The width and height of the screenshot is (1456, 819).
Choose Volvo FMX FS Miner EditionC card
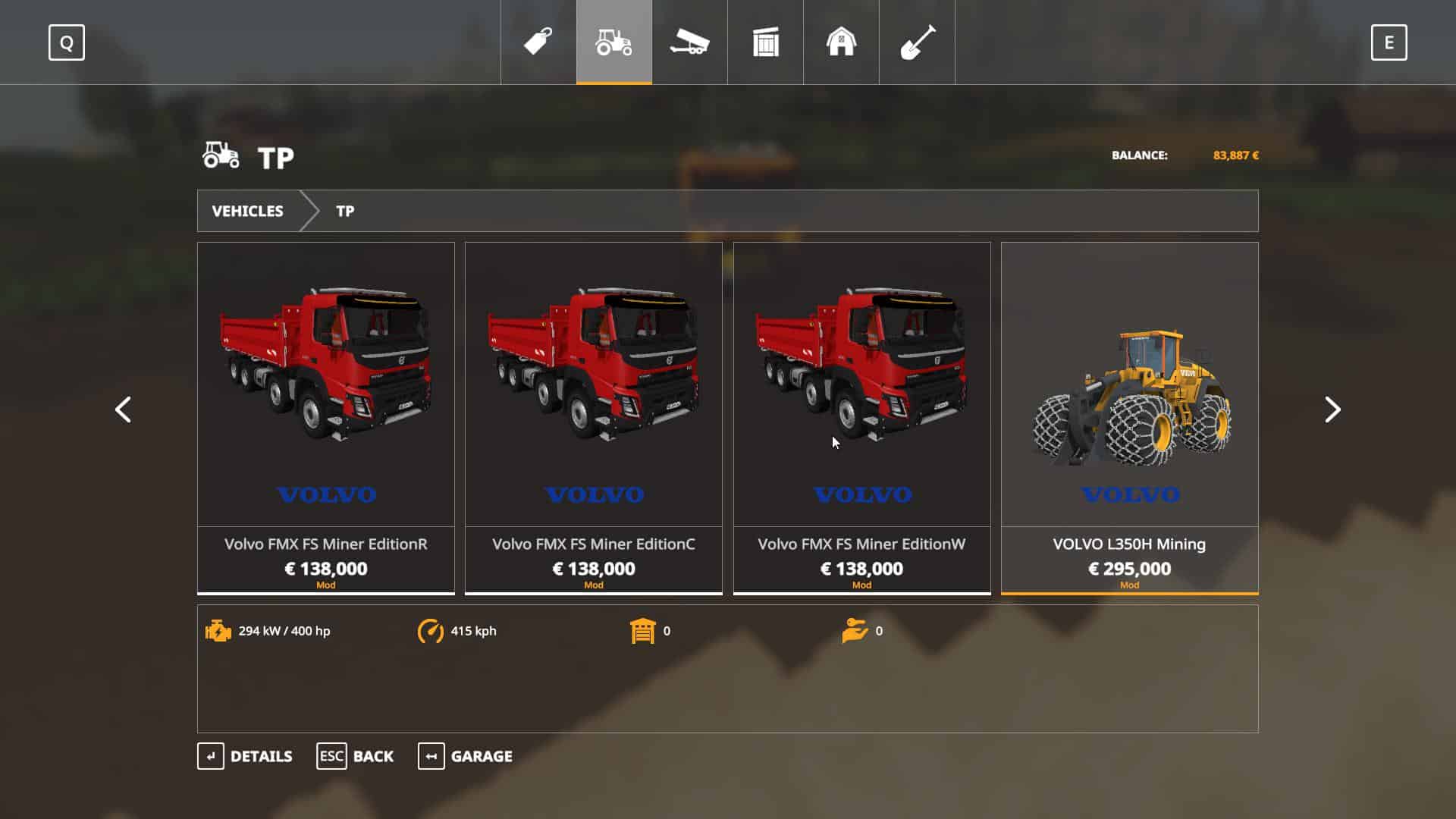(594, 417)
